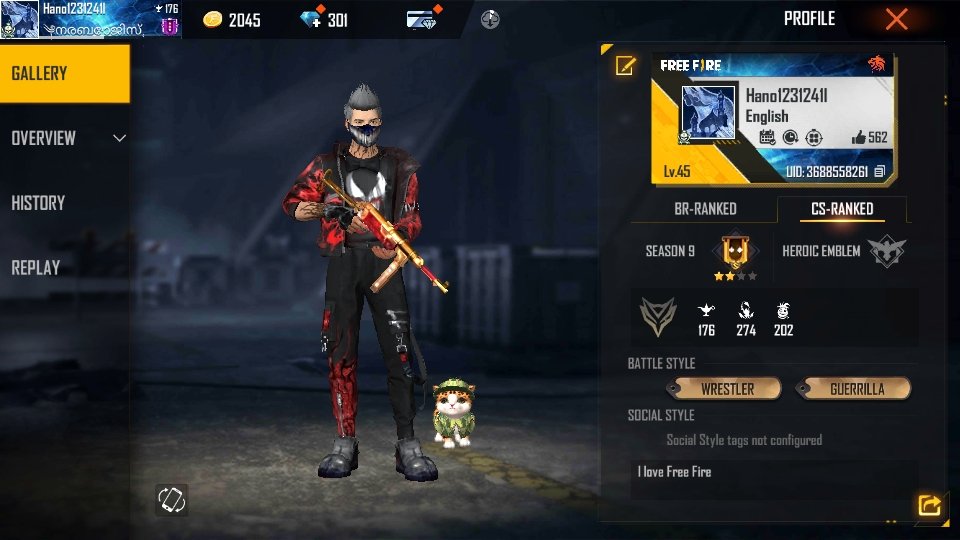The image size is (960, 540).
Task: Tap the thumbs-up likes icon
Action: coord(858,138)
